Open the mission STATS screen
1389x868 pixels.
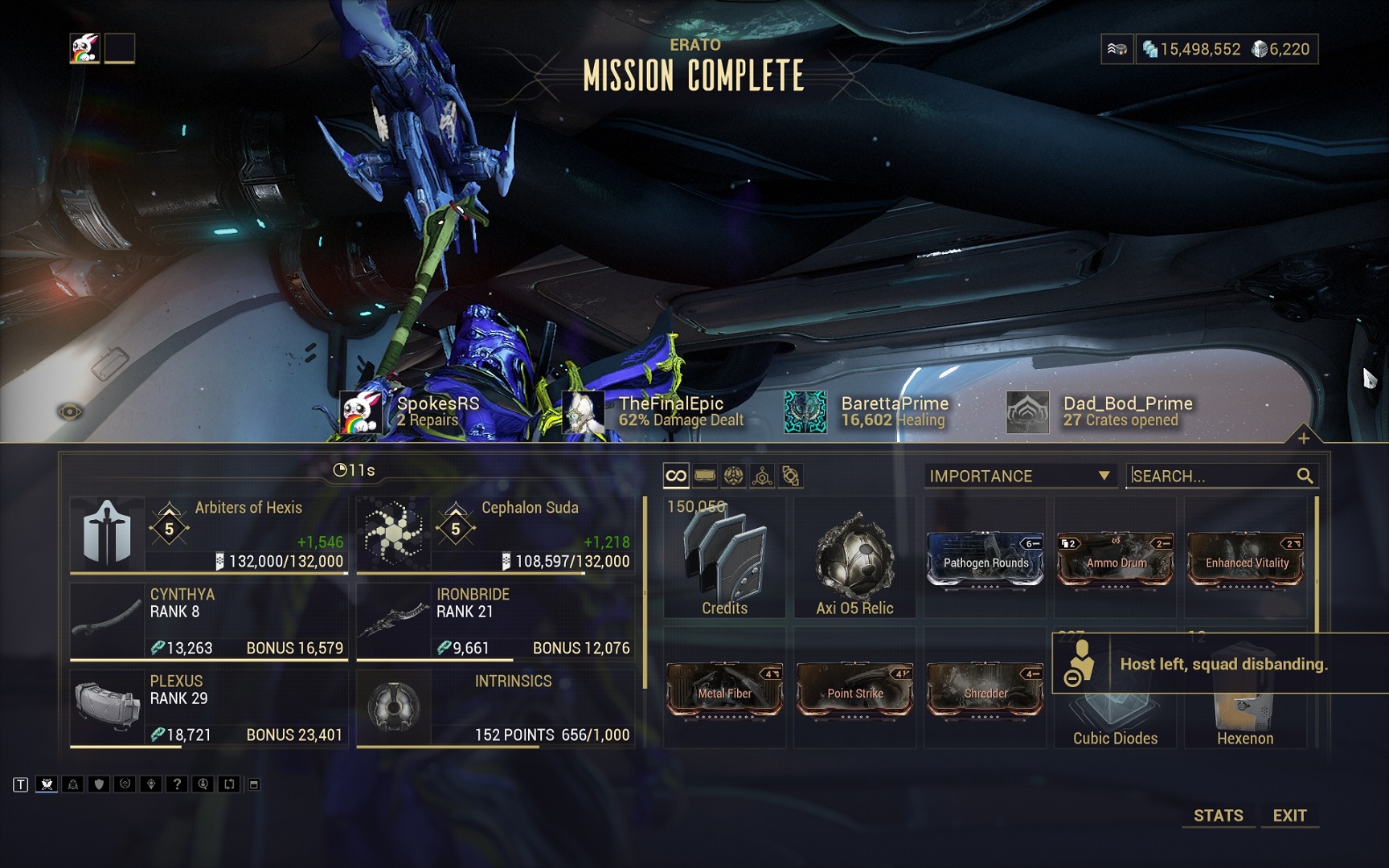[x=1218, y=816]
